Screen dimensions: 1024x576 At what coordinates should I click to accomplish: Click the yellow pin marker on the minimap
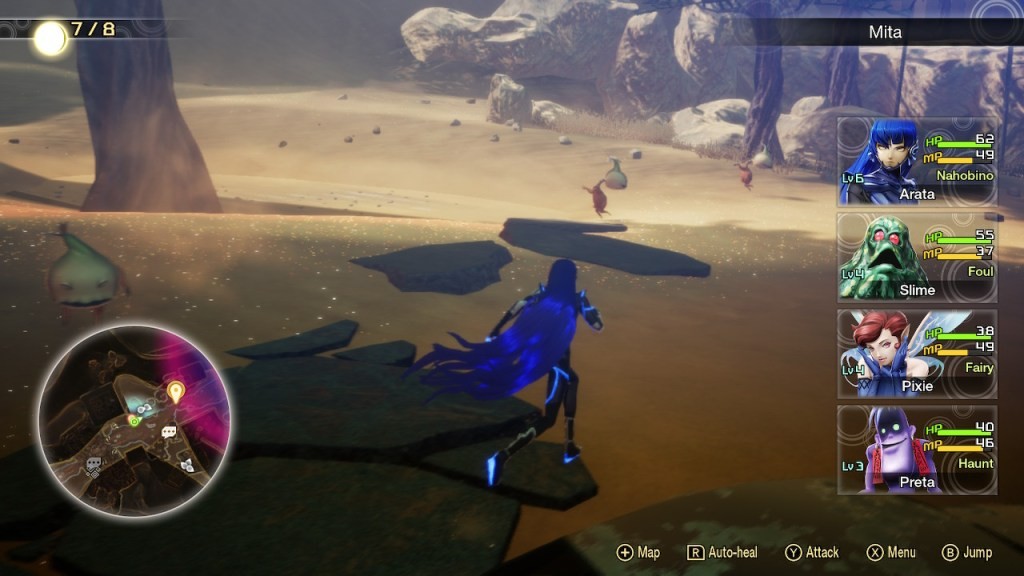click(x=176, y=391)
